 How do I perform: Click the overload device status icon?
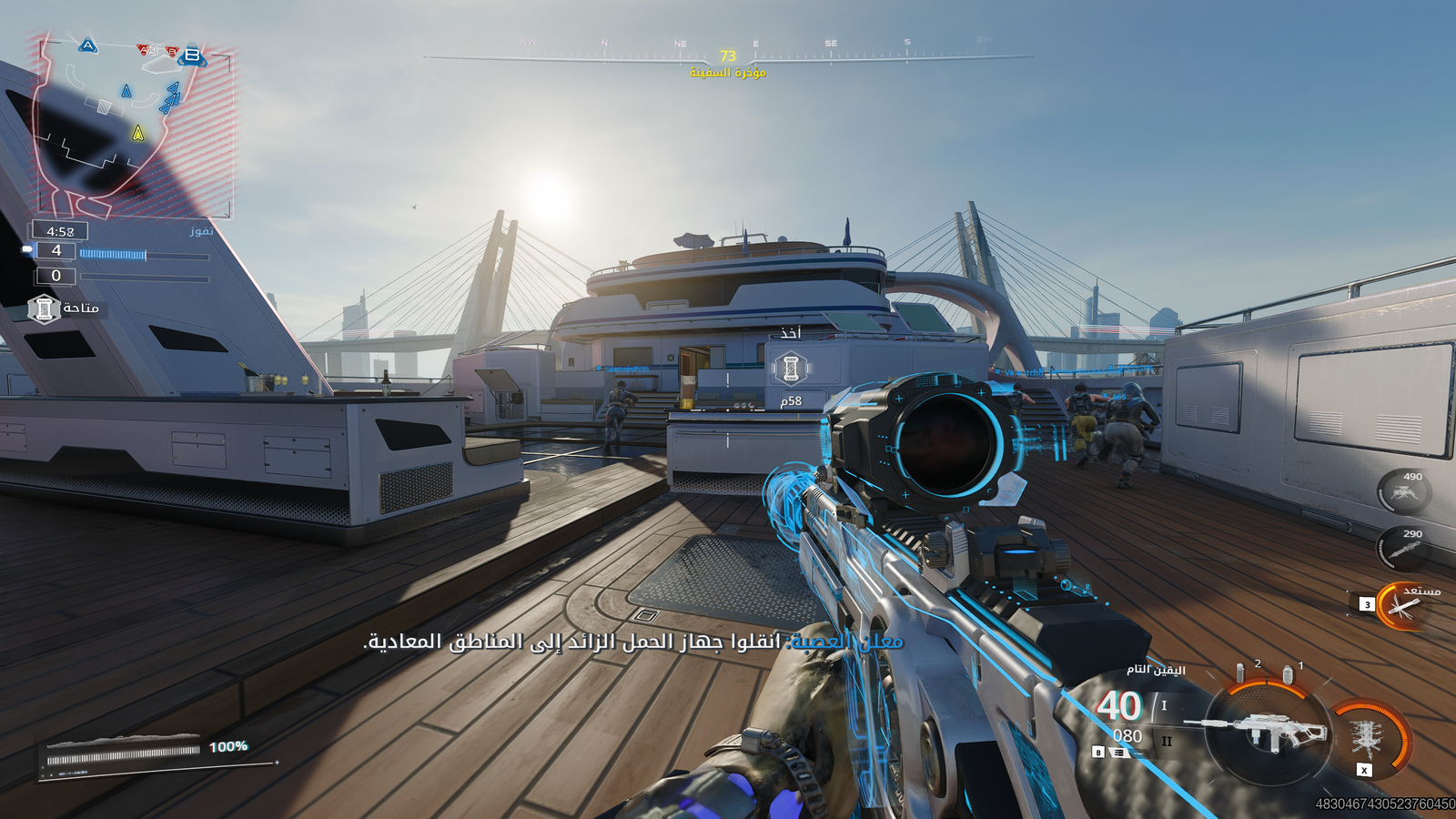click(44, 309)
